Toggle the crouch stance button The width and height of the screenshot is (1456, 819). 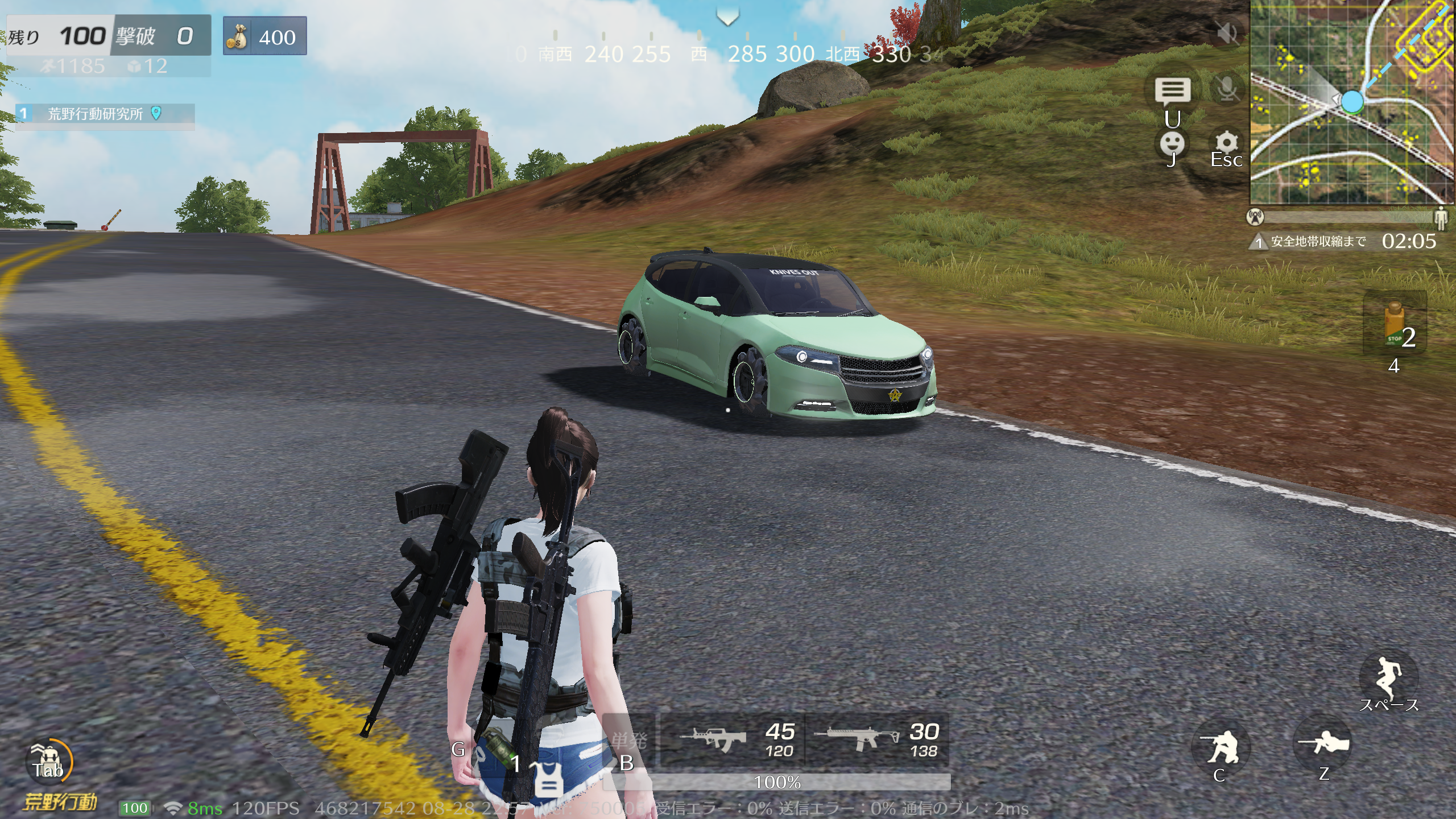(x=1221, y=748)
